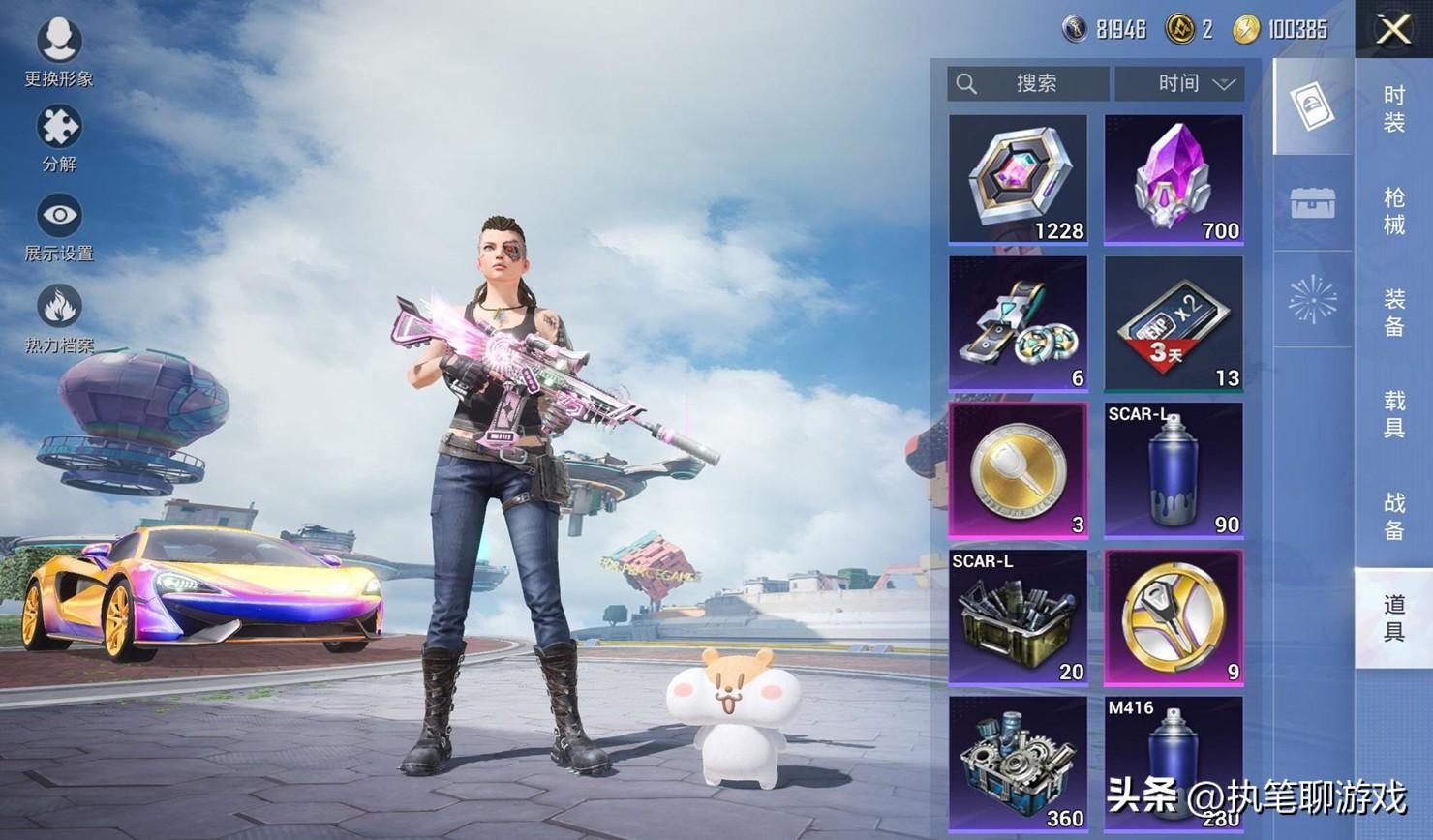Switch to the 载具 vehicles tab
Viewport: 1433px width, 840px height.
click(x=1393, y=413)
